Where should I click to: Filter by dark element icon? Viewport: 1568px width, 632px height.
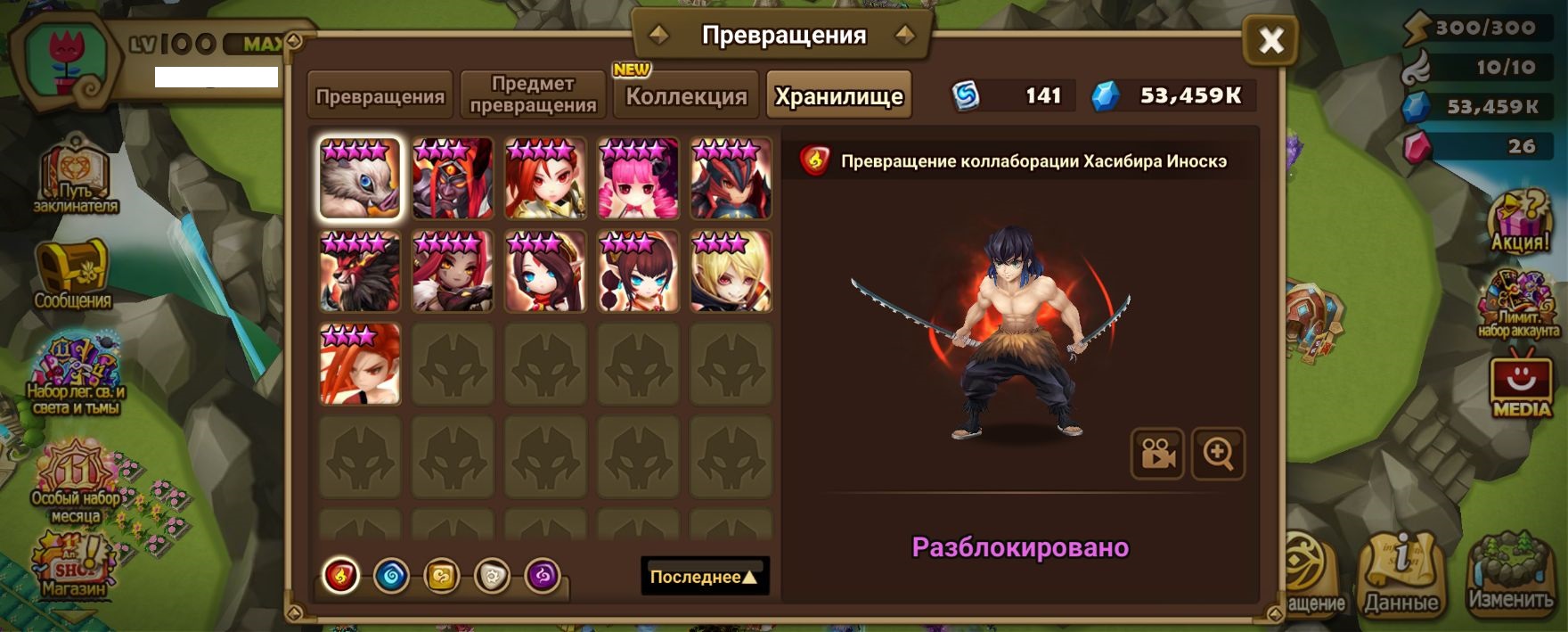pos(543,576)
